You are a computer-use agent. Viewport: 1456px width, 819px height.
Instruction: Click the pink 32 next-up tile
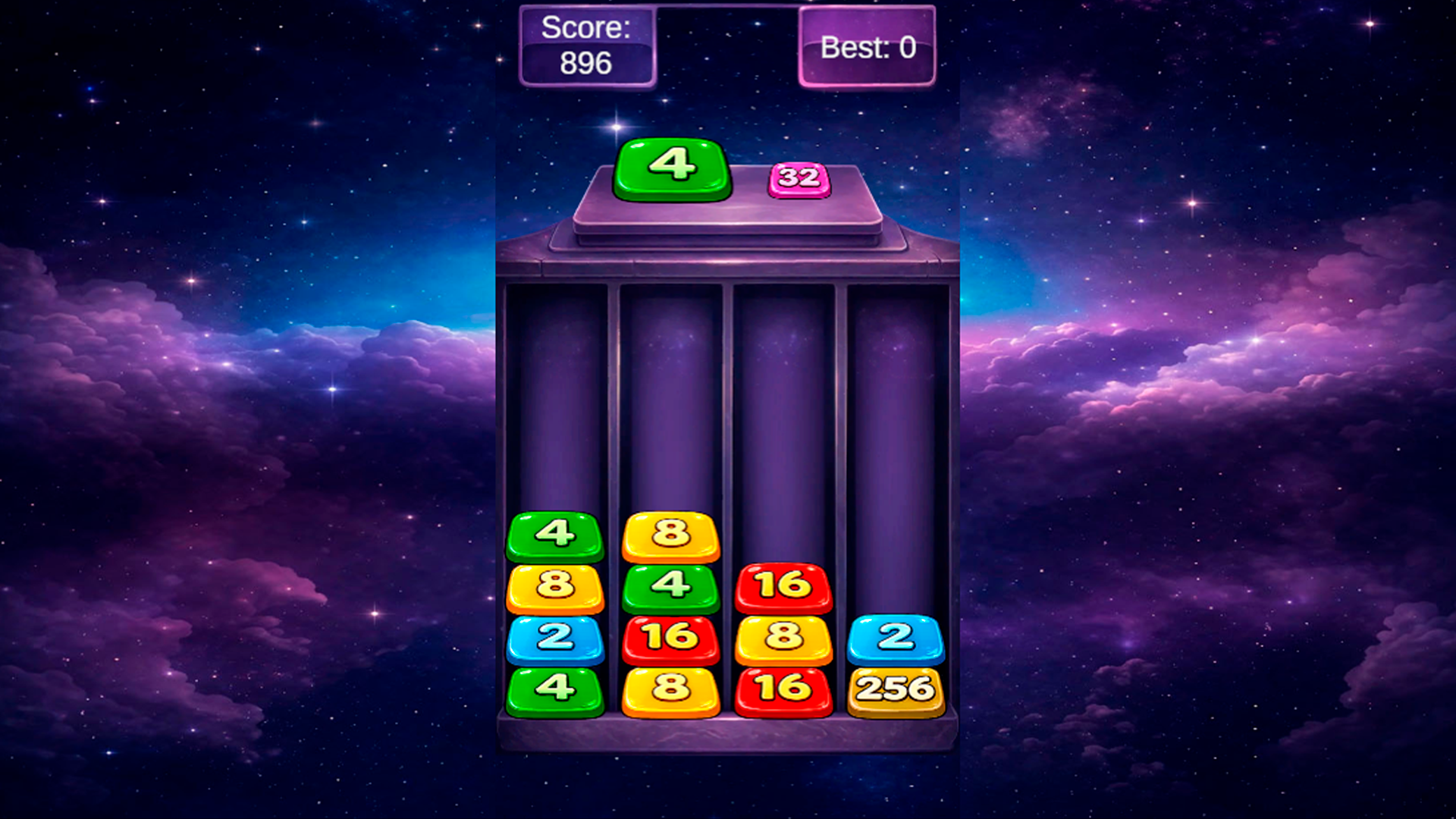(x=798, y=182)
